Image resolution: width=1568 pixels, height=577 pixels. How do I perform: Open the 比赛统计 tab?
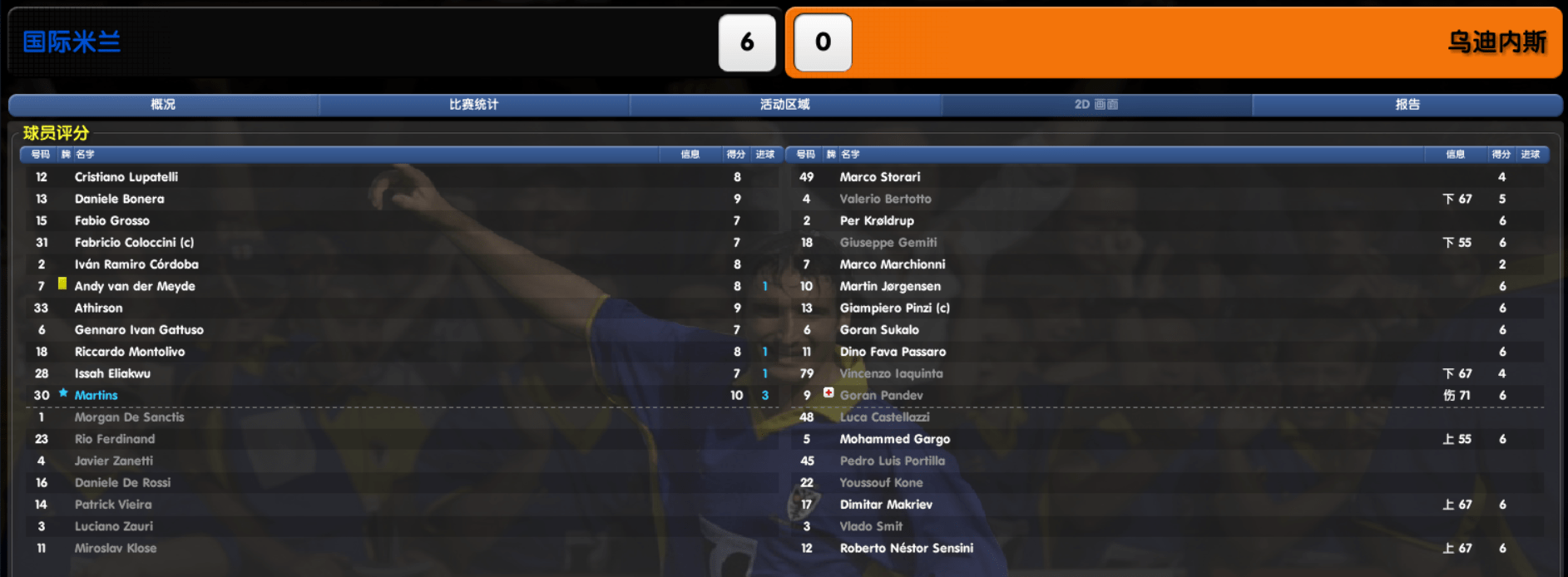coord(473,105)
